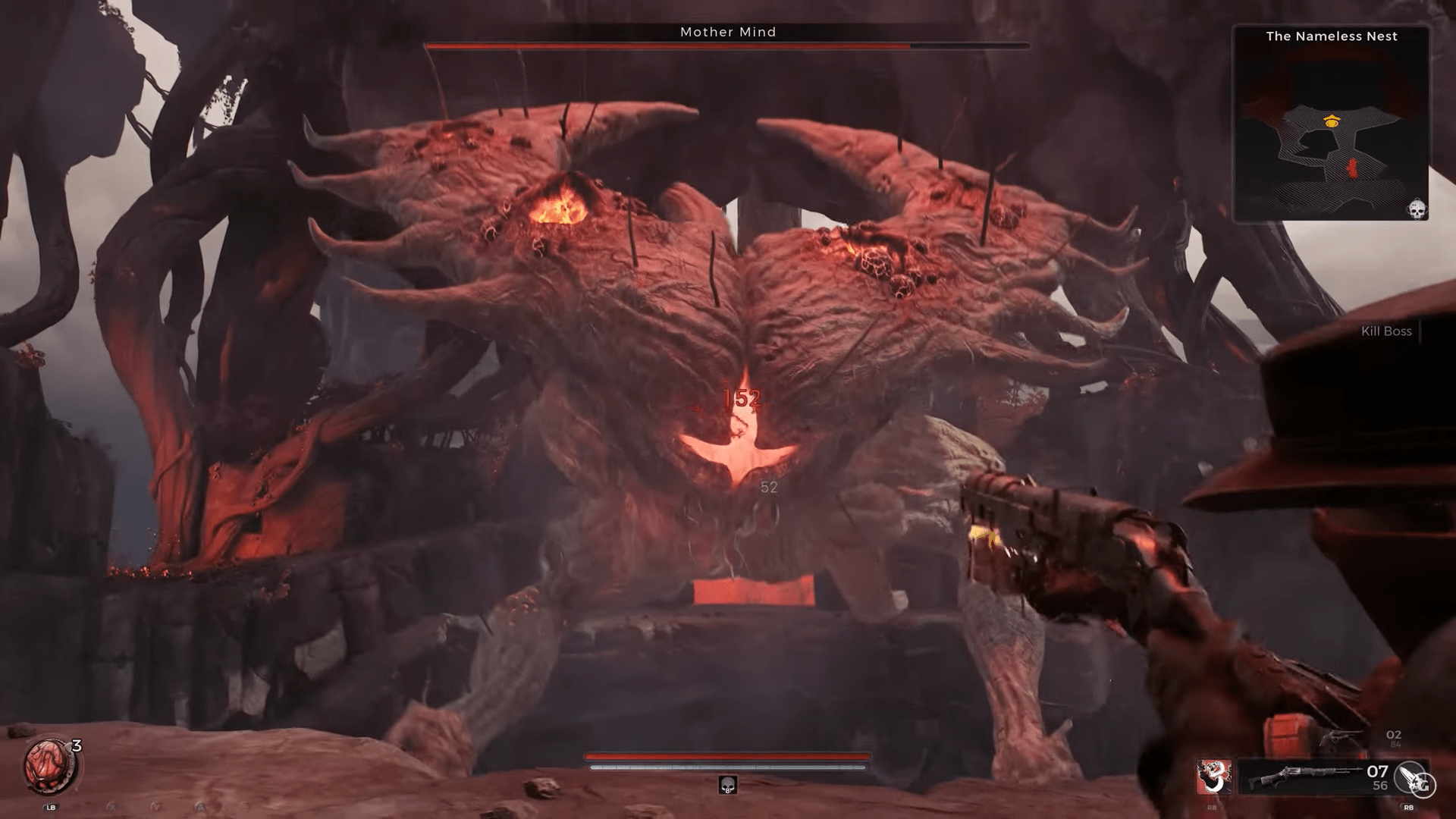Click the skull icon in the minimap corner

tap(1417, 209)
